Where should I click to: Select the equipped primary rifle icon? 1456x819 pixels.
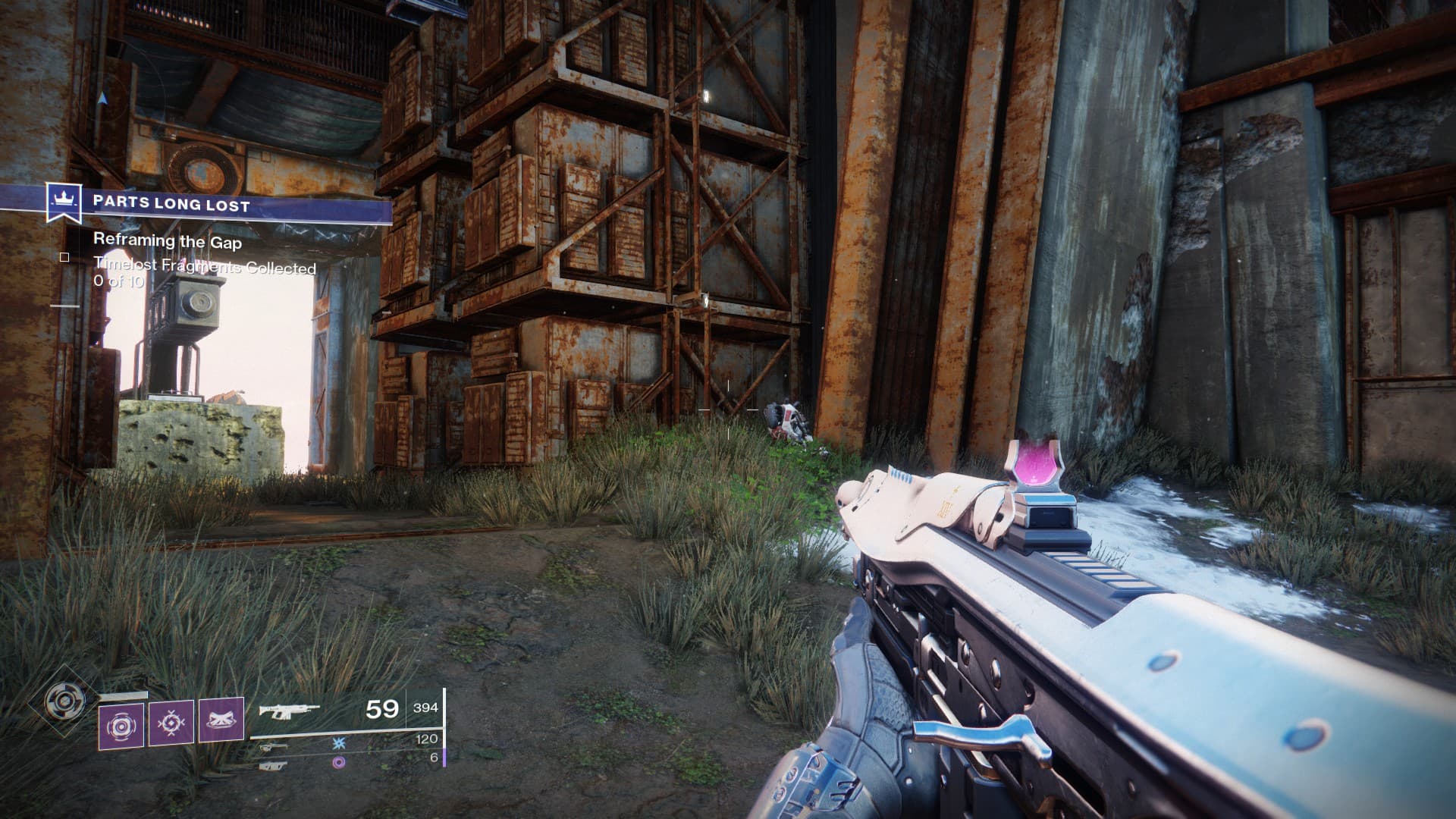[288, 711]
